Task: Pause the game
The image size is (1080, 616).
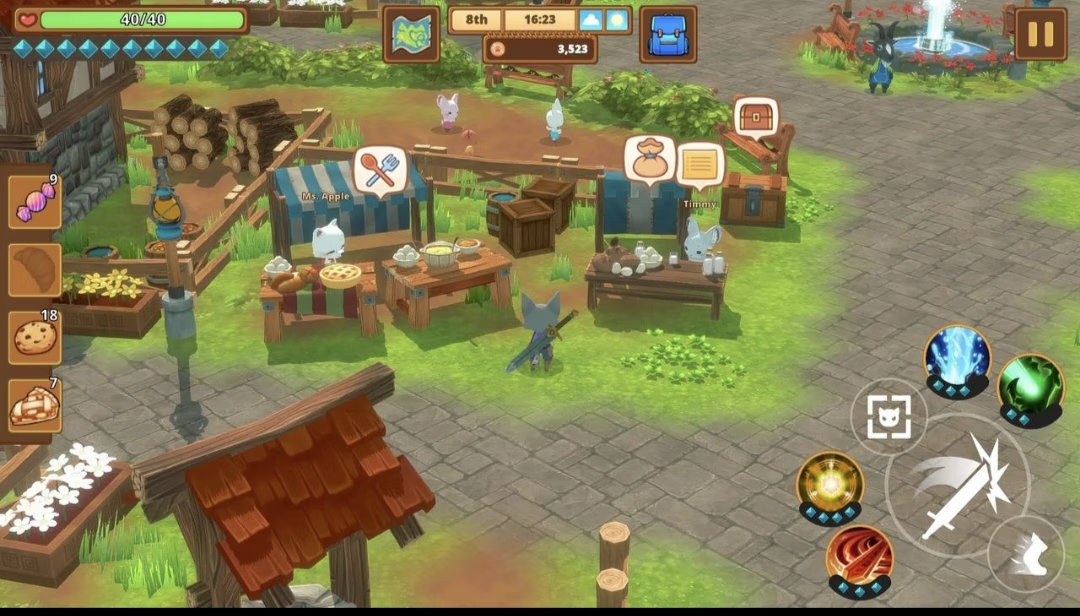Action: (1040, 34)
